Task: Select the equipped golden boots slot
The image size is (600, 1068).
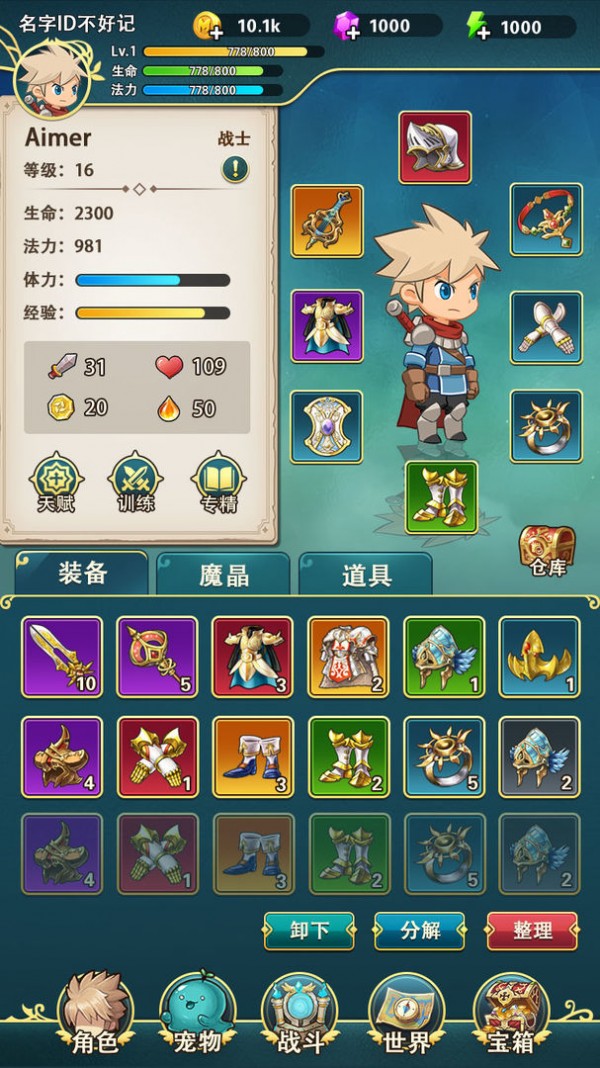Action: click(x=441, y=497)
